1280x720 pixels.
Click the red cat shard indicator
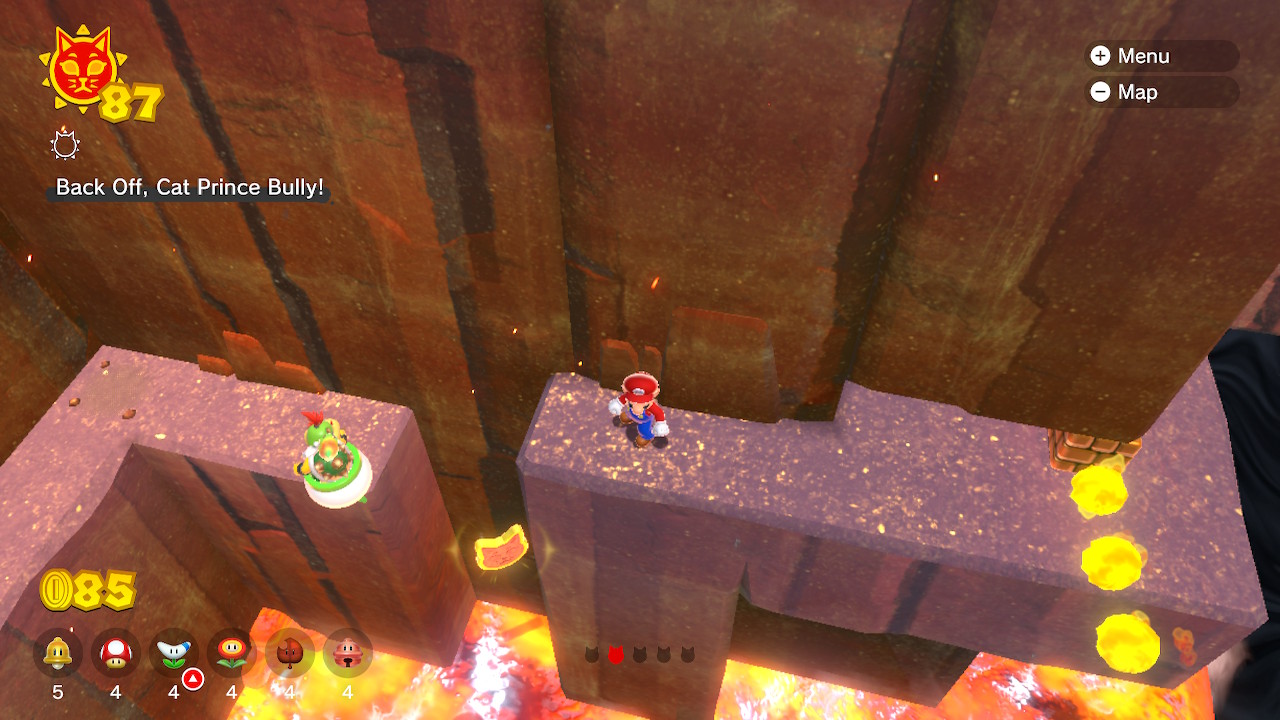pyautogui.click(x=616, y=655)
